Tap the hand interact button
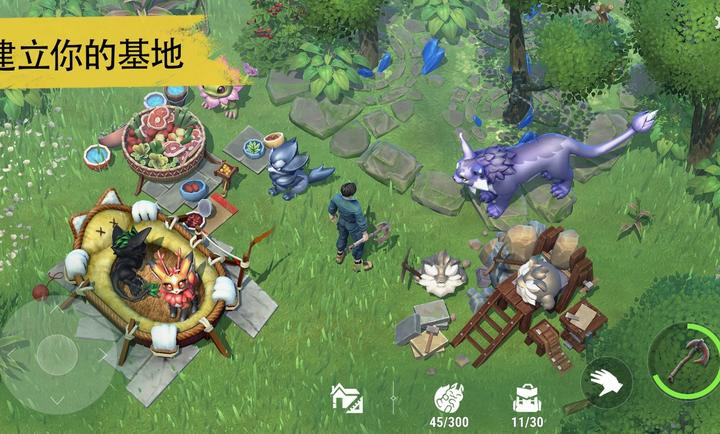This screenshot has height=434, width=720. point(606,380)
